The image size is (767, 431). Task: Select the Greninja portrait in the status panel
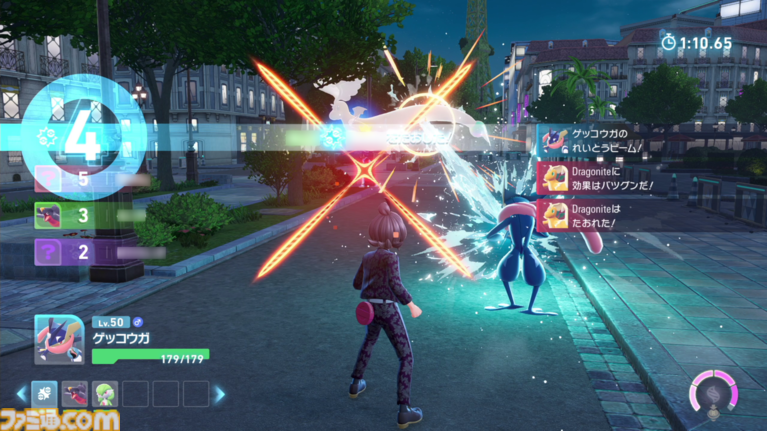[57, 339]
